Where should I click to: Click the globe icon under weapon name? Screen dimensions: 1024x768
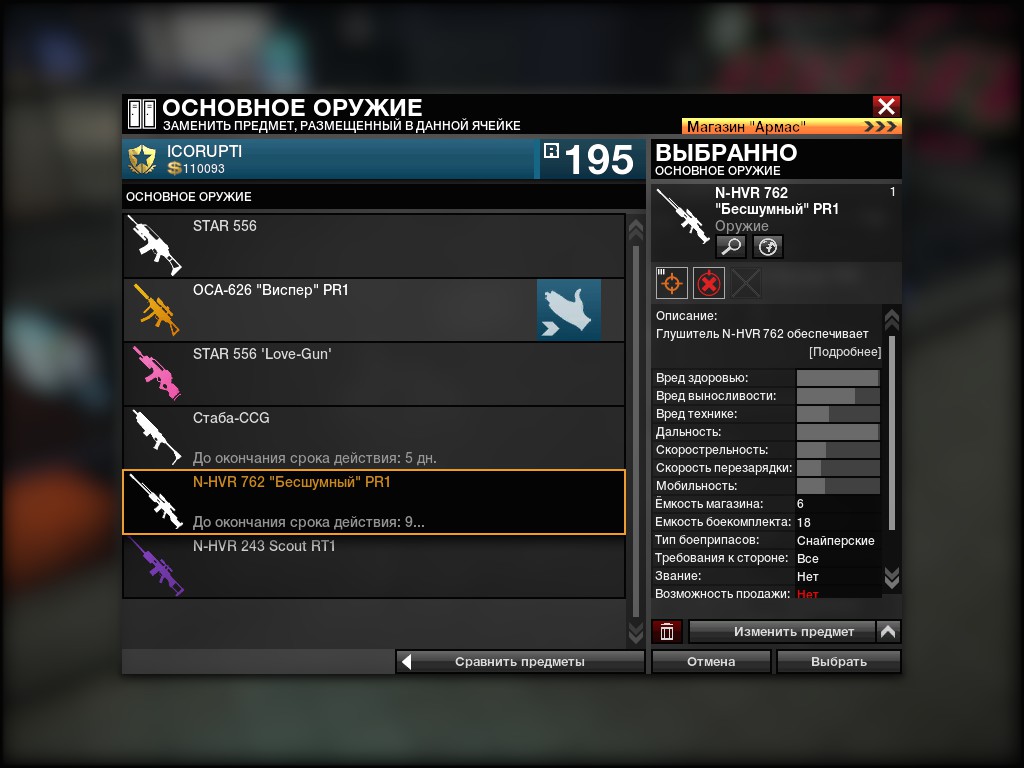(x=768, y=246)
